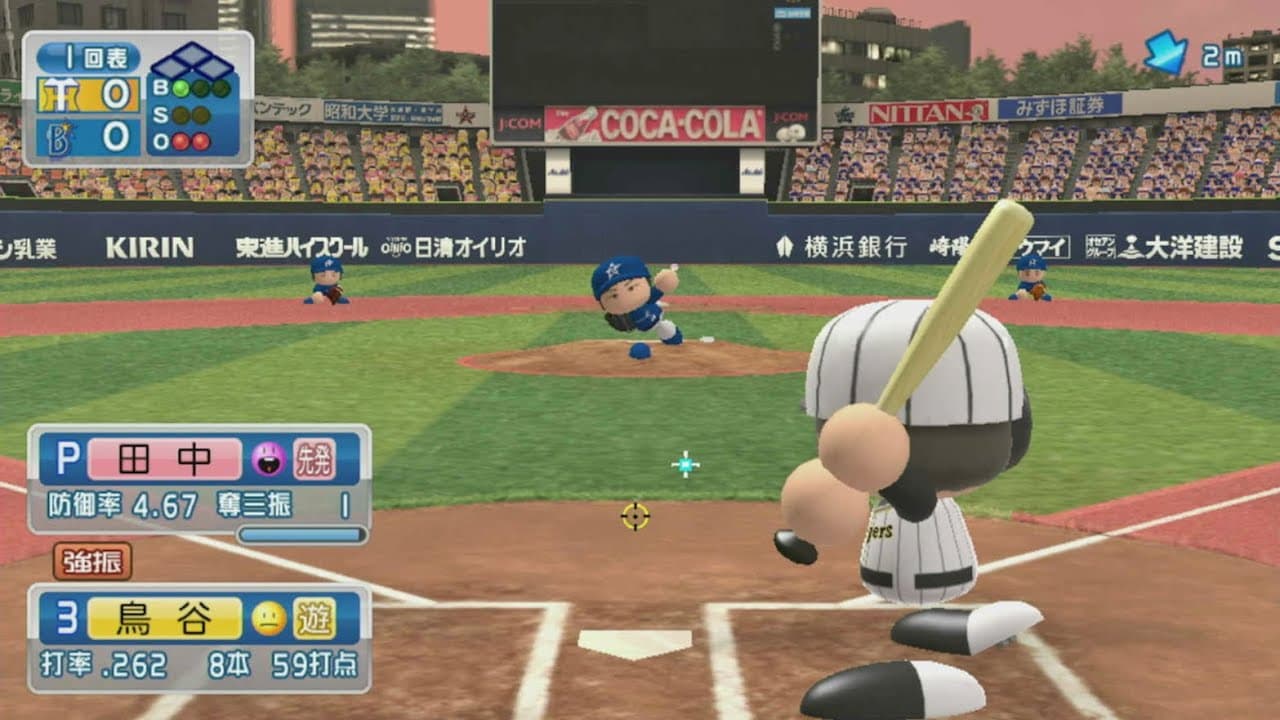Toggle the first strike indicator light

180,115
